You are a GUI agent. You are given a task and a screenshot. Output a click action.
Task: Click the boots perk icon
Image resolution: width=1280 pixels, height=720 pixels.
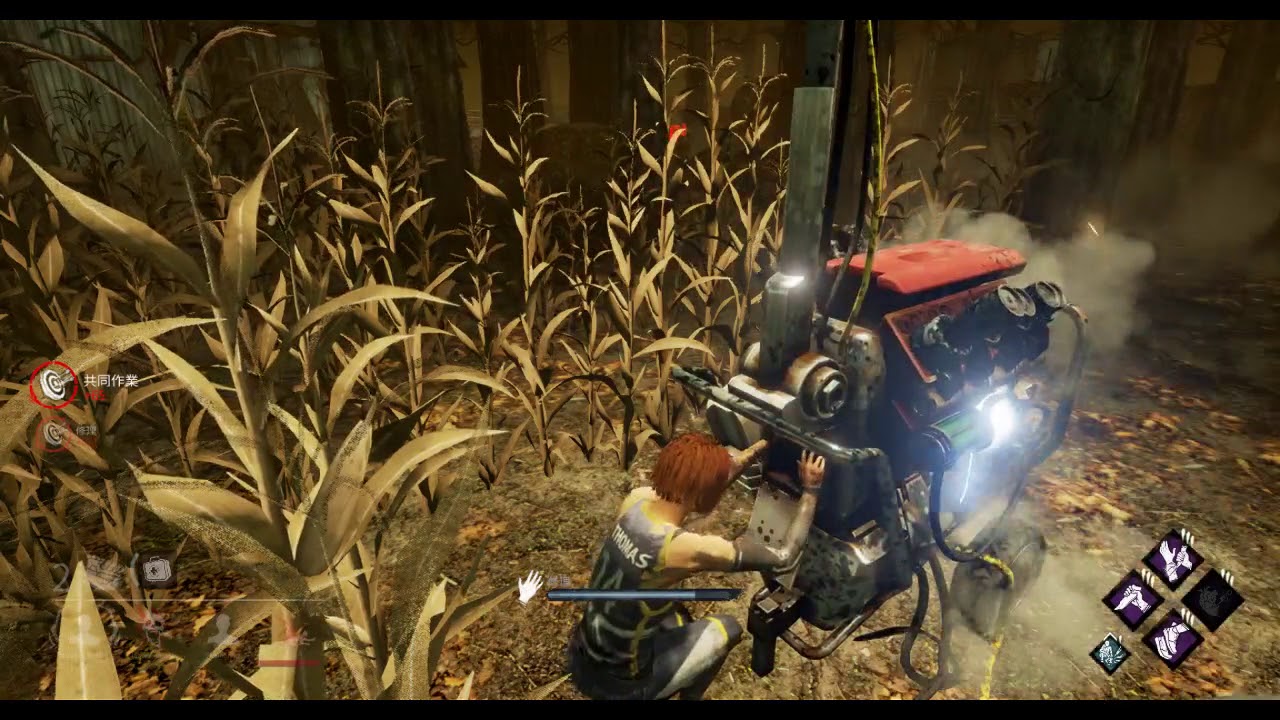(x=1172, y=640)
